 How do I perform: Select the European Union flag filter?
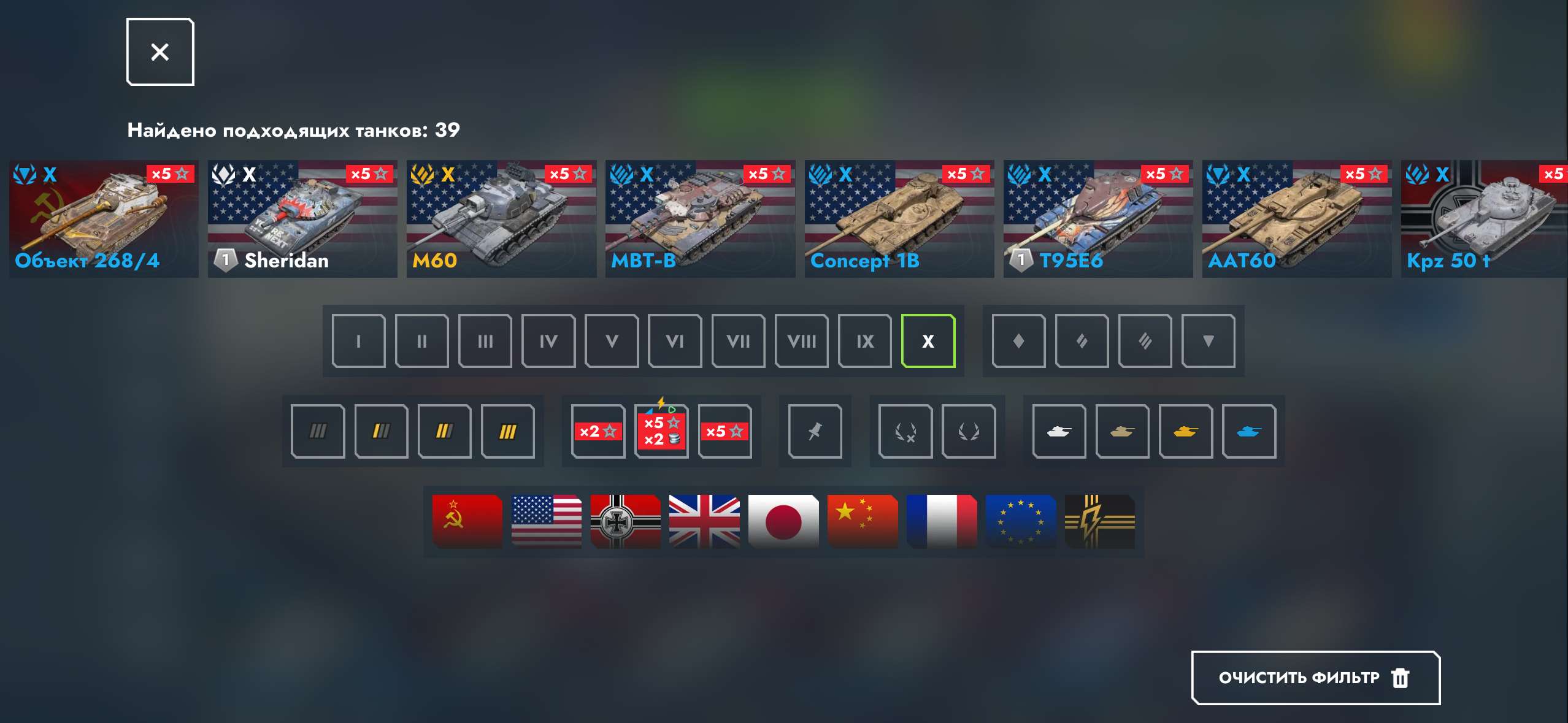click(1020, 520)
